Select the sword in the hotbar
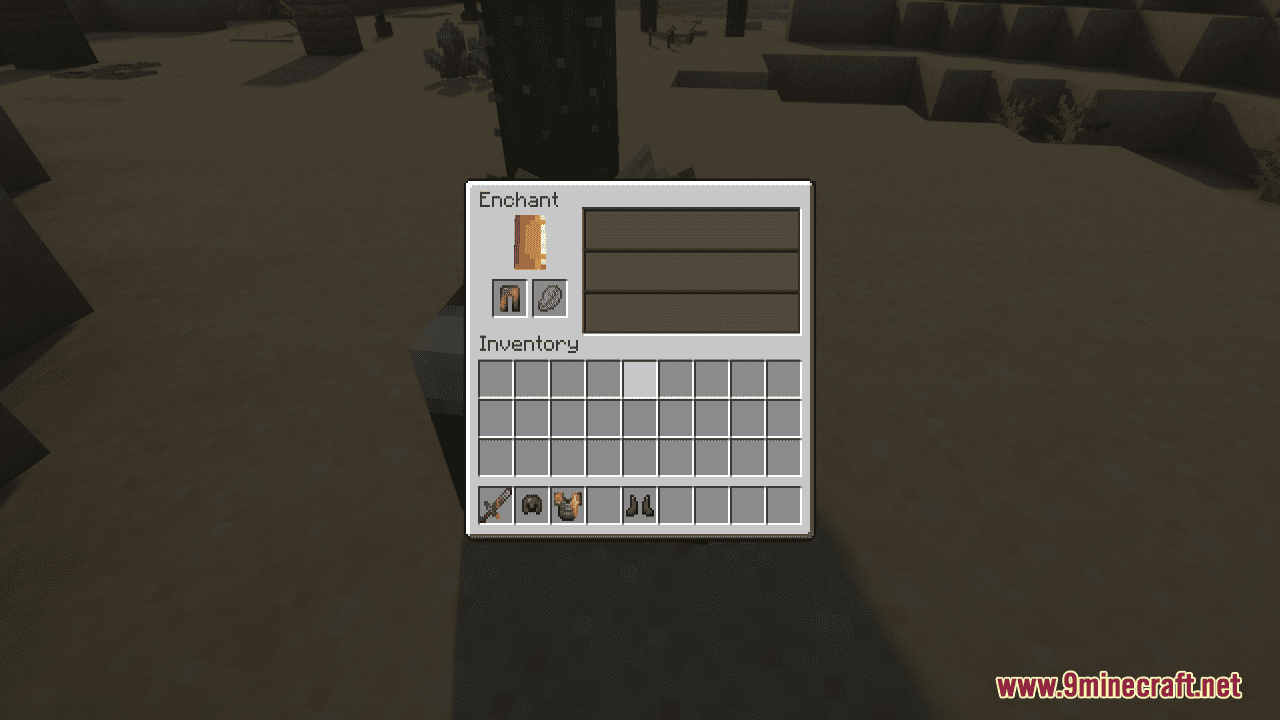1280x720 pixels. [x=496, y=506]
